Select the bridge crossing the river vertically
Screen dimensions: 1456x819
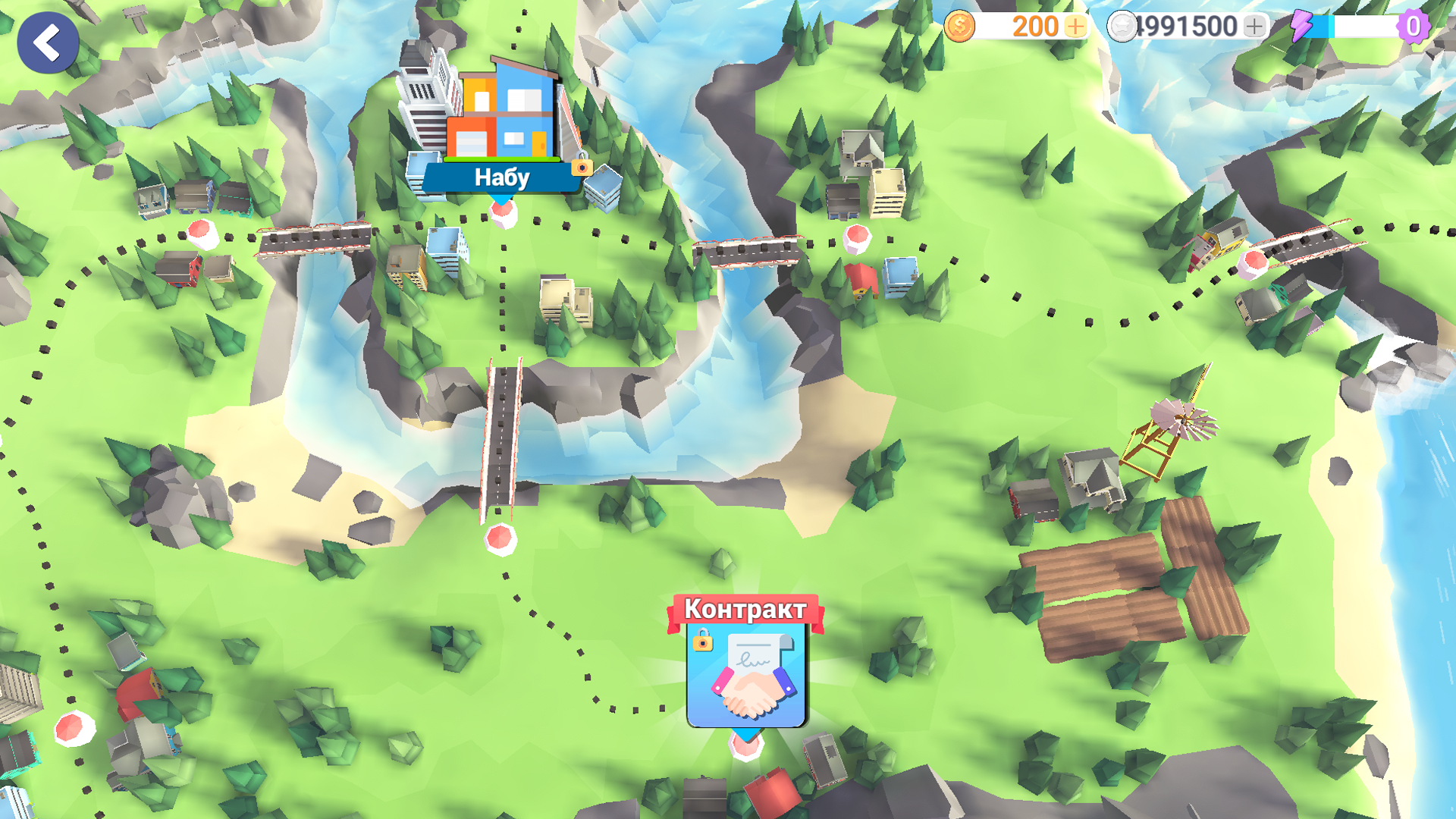(500, 440)
